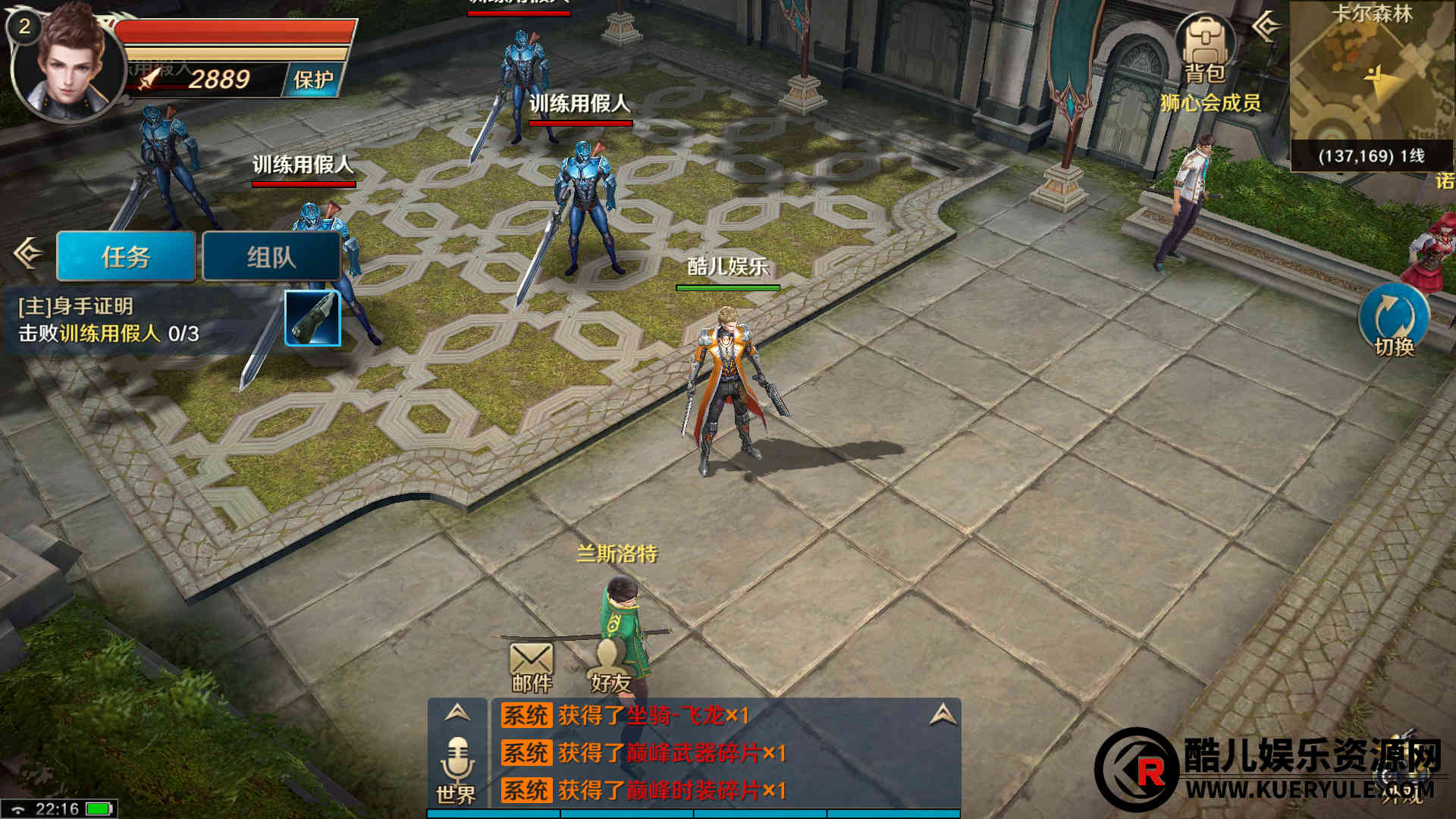Image resolution: width=1456 pixels, height=819 pixels.
Task: Open the 邮件 mail icon
Action: tap(531, 667)
